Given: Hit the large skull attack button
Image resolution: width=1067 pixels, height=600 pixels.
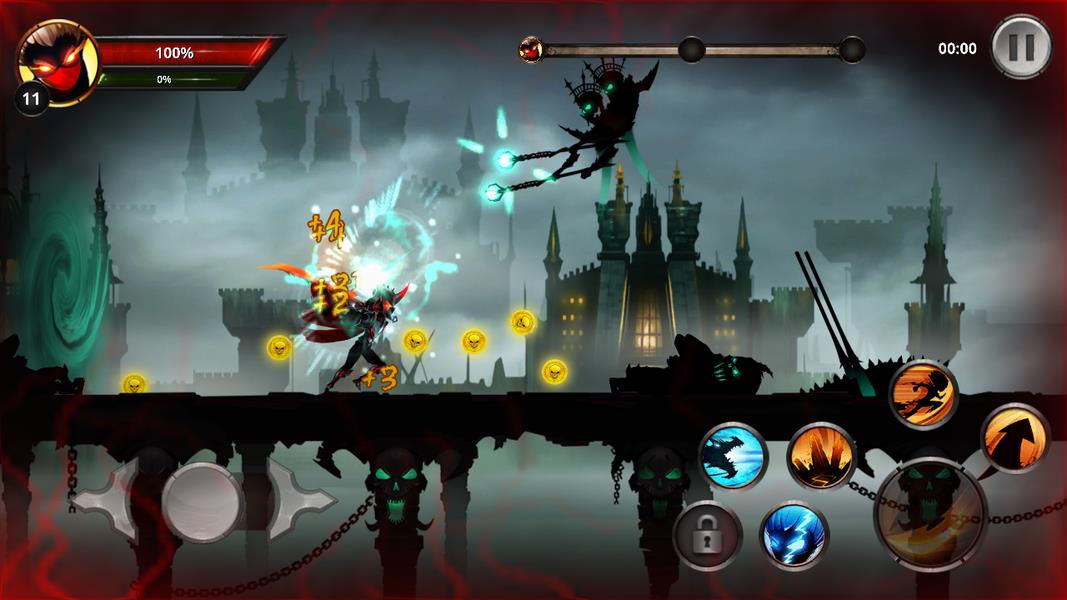Looking at the screenshot, I should pos(930,514).
